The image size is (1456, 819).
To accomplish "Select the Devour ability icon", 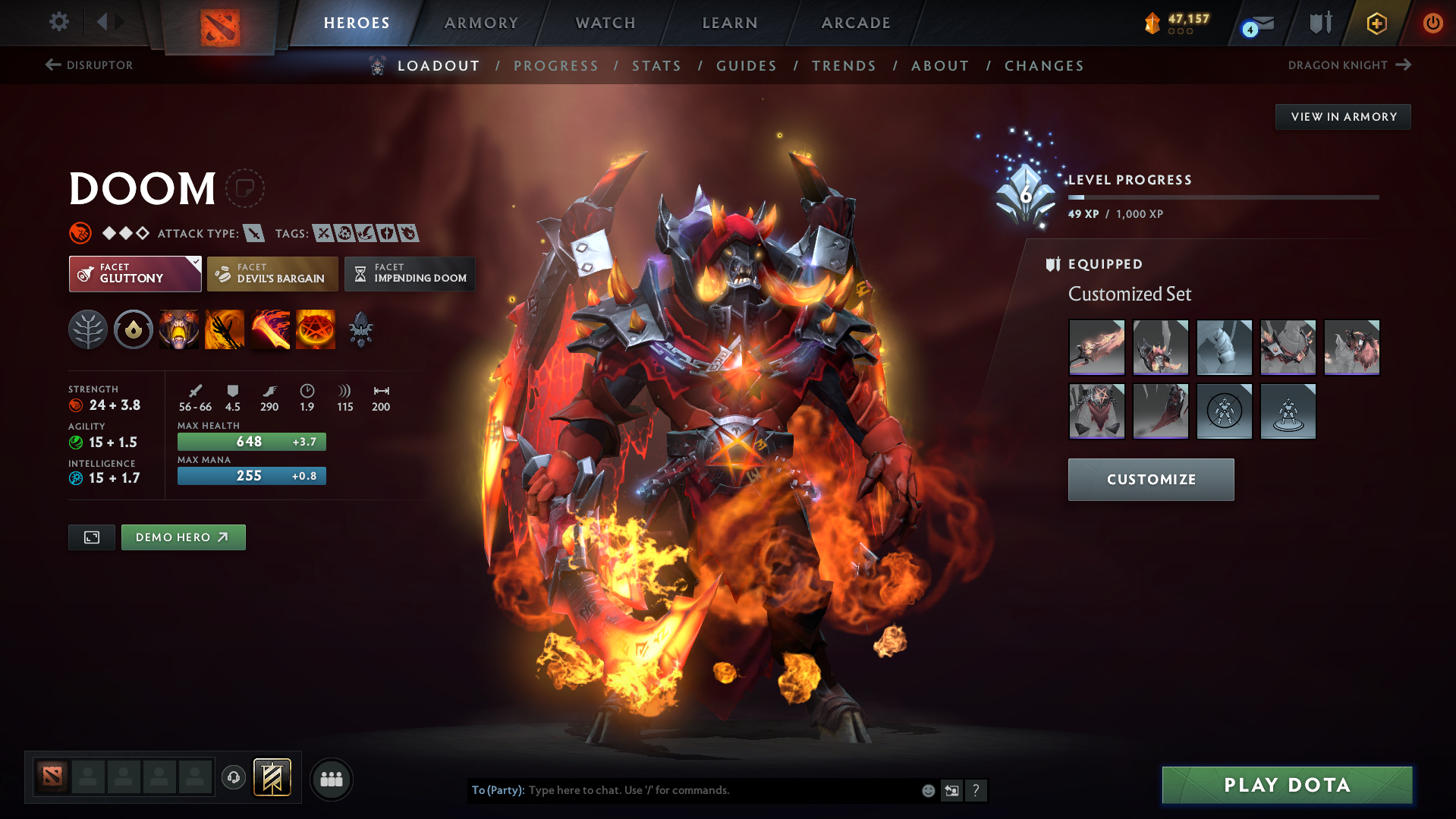I will [179, 329].
